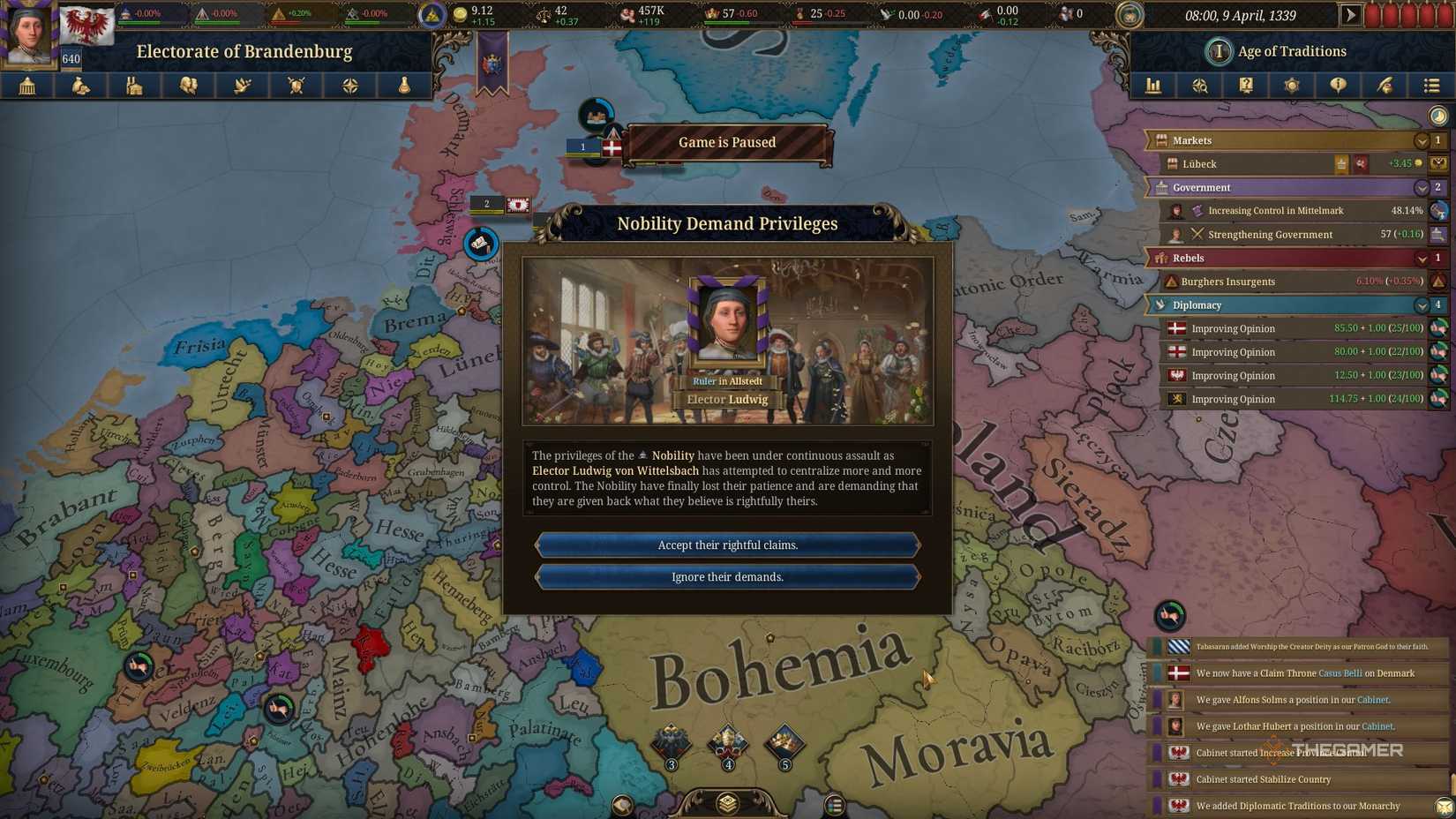
Task: Expand the Diplomacy section chevron
Action: [1422, 304]
